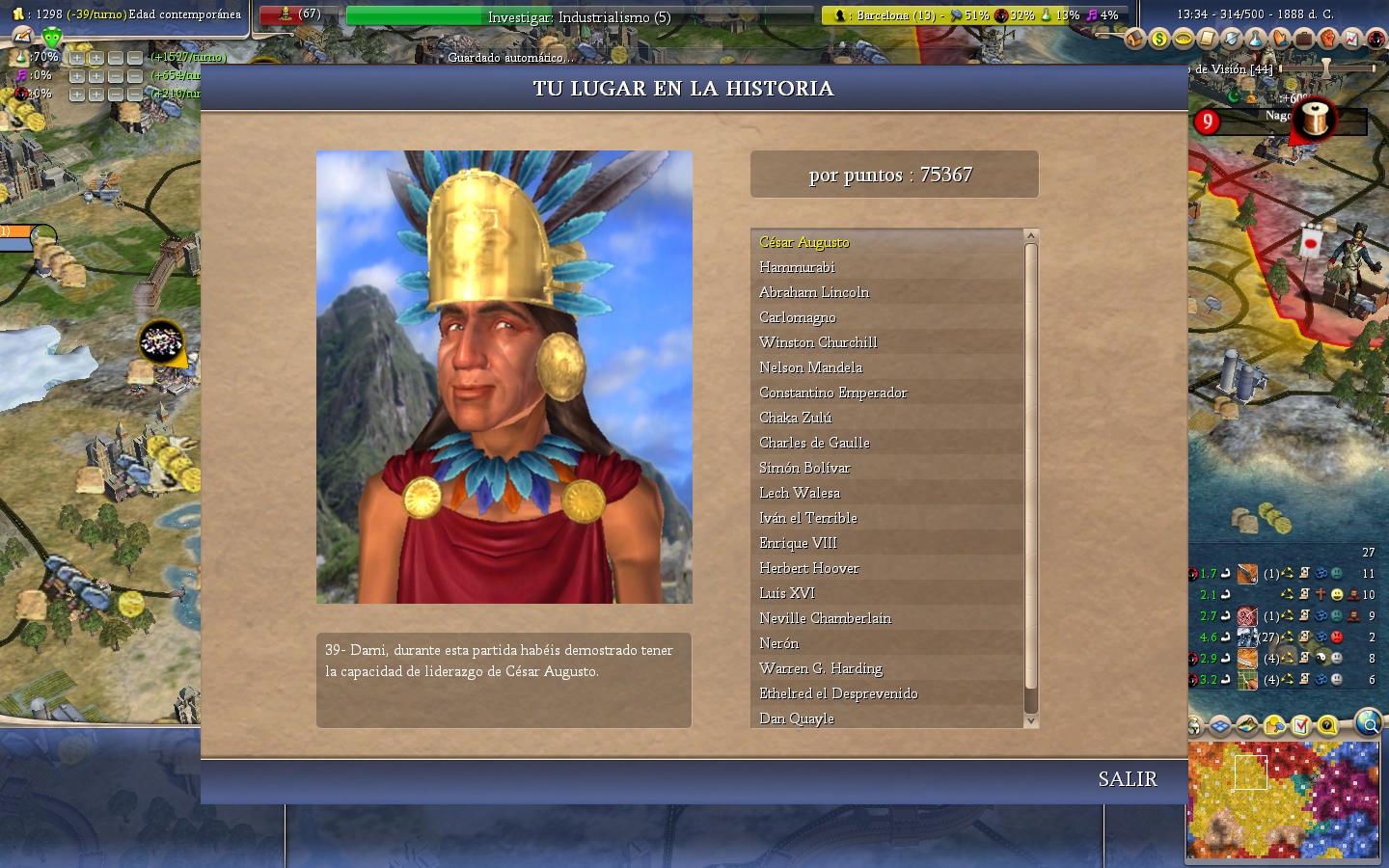Open the foreign advisor briefcase icon

pyautogui.click(x=1304, y=40)
